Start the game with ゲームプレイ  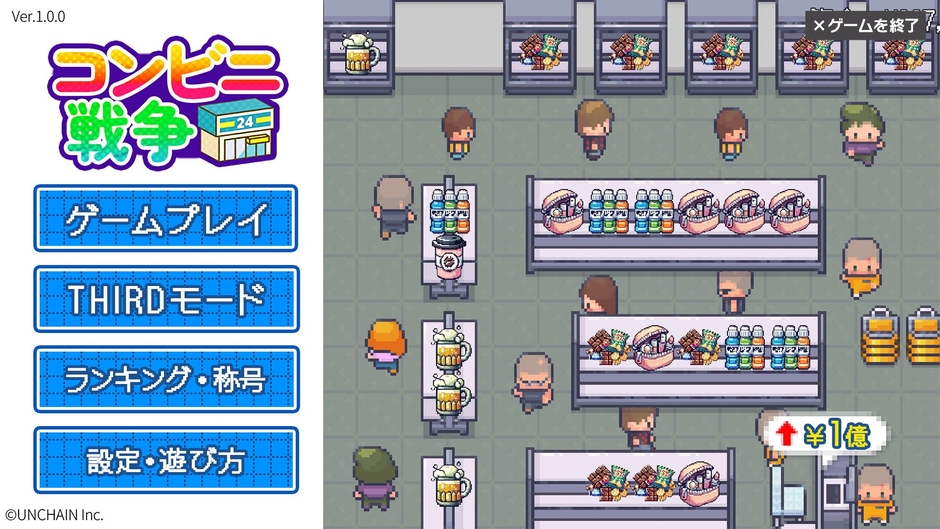point(166,218)
